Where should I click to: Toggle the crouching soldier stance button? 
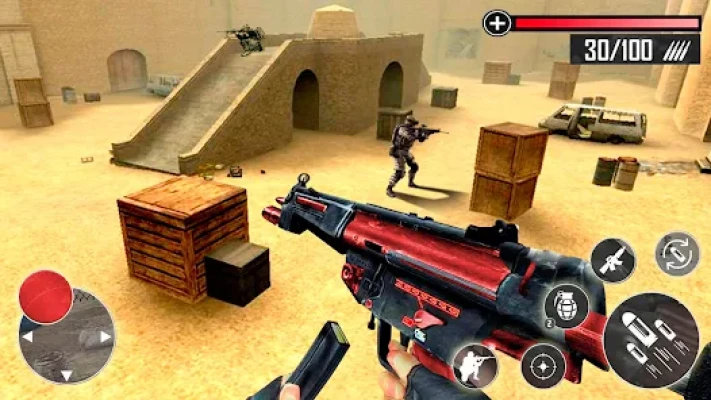click(x=474, y=365)
